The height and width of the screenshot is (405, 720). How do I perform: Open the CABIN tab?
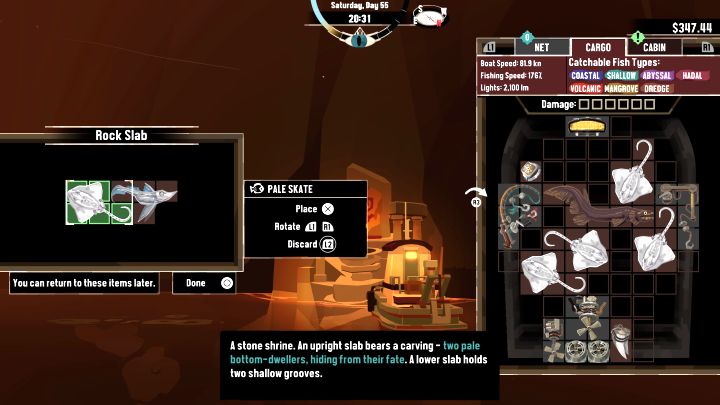pyautogui.click(x=654, y=47)
